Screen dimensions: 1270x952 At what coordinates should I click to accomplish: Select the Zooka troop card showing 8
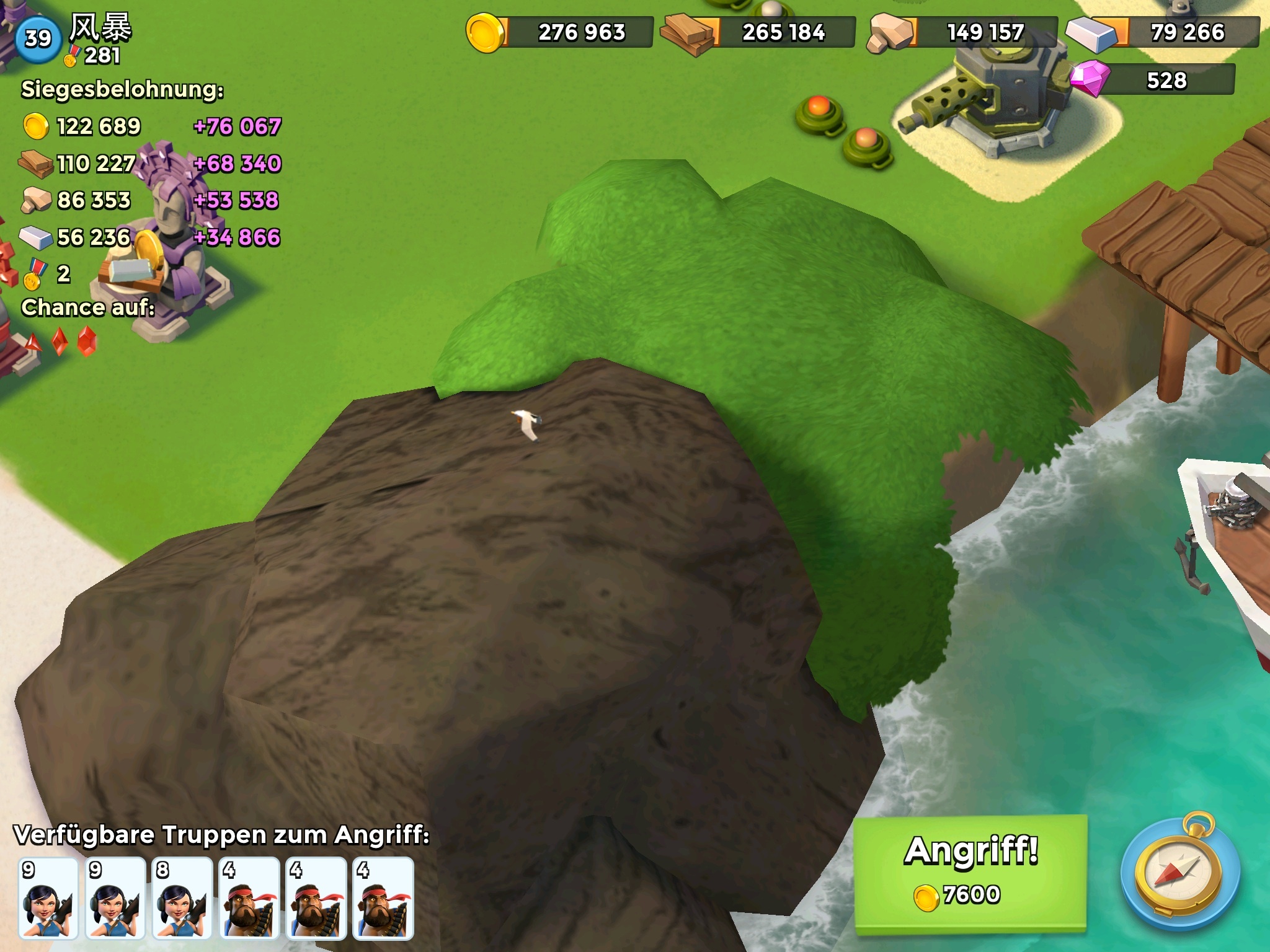tap(182, 898)
